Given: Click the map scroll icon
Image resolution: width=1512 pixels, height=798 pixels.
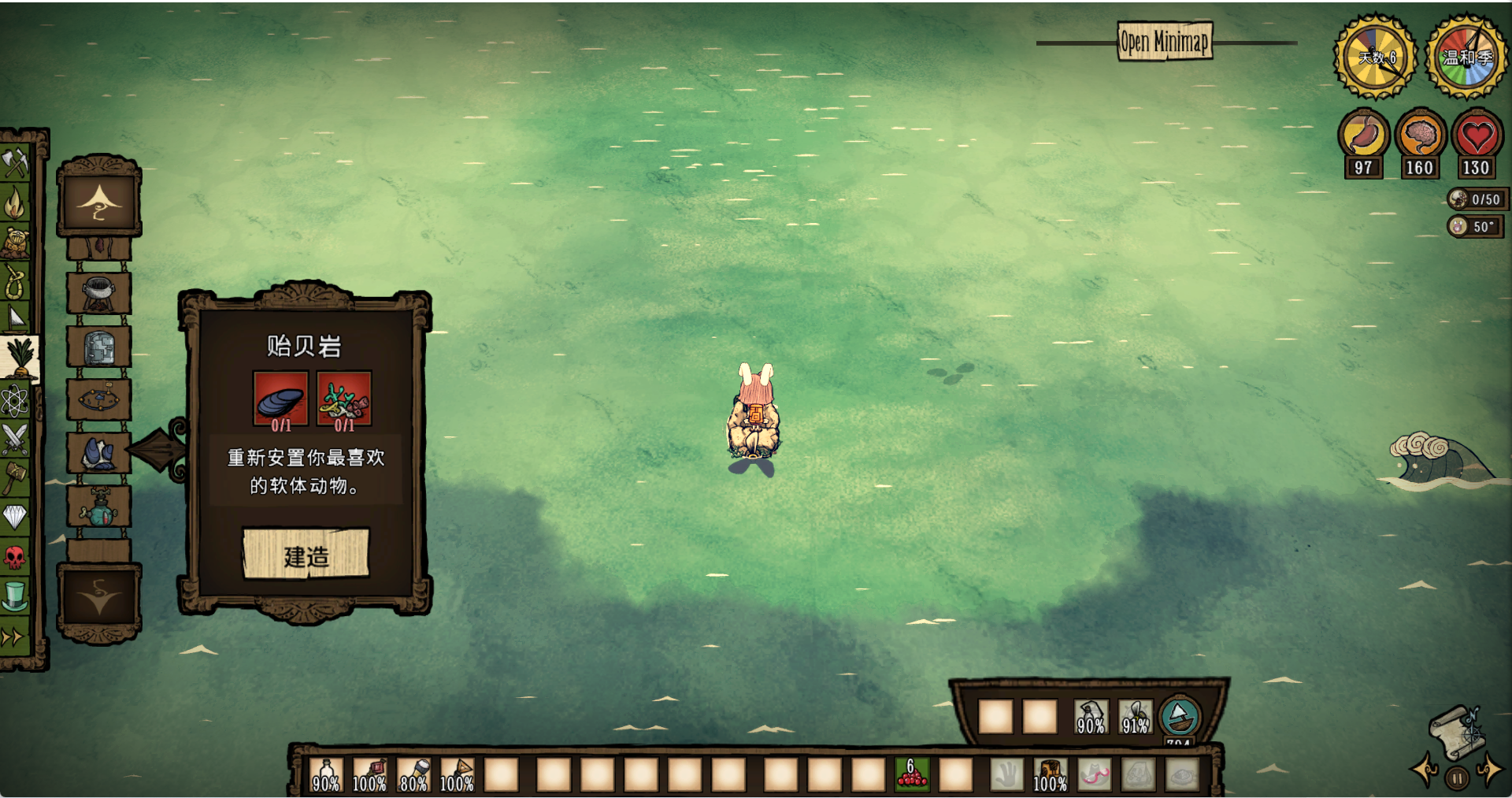Looking at the screenshot, I should click(1458, 731).
